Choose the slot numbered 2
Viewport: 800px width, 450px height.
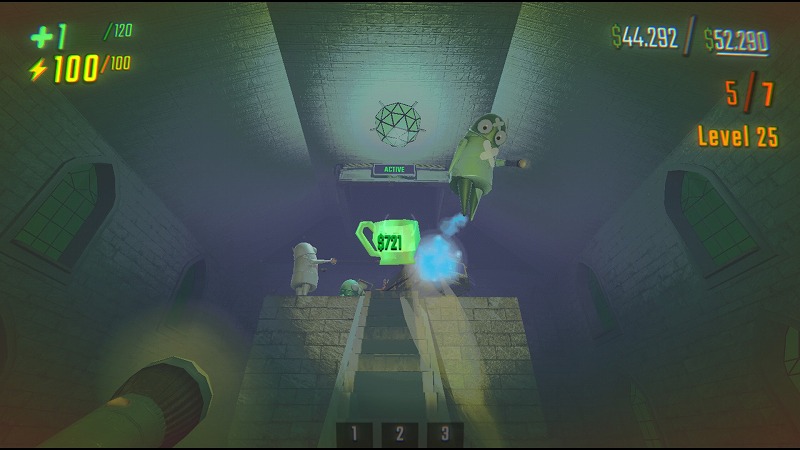click(x=400, y=434)
